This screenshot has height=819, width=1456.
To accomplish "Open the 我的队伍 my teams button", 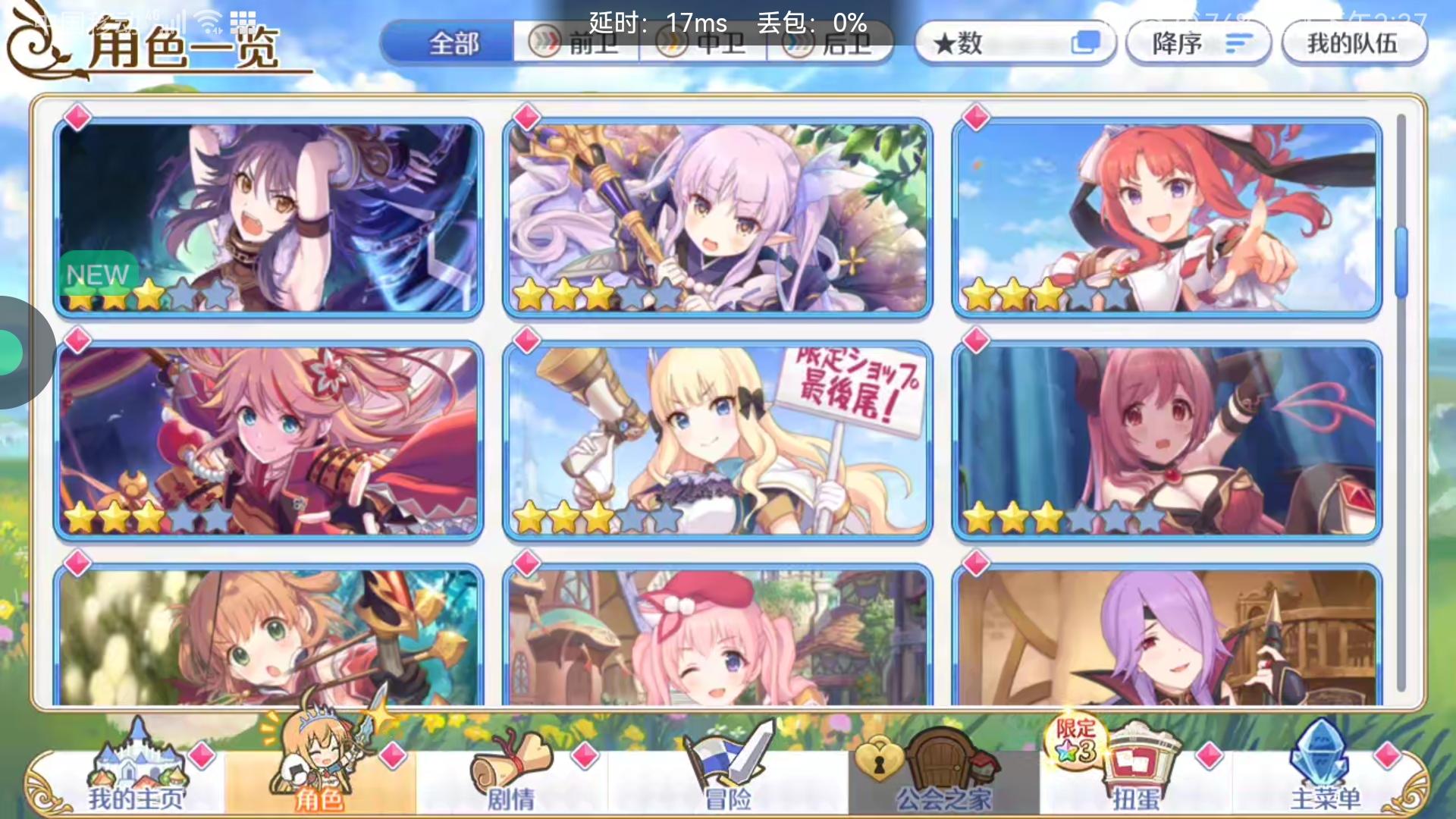I will 1354,43.
